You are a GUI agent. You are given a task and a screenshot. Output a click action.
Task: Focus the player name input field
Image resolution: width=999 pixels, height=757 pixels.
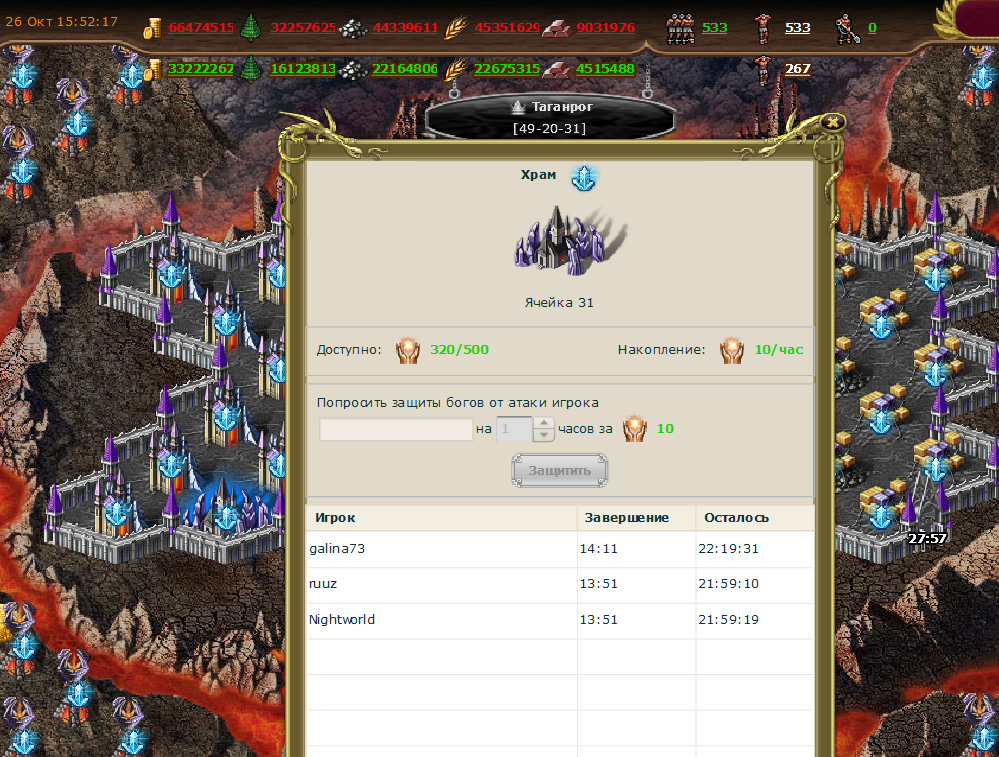click(396, 430)
